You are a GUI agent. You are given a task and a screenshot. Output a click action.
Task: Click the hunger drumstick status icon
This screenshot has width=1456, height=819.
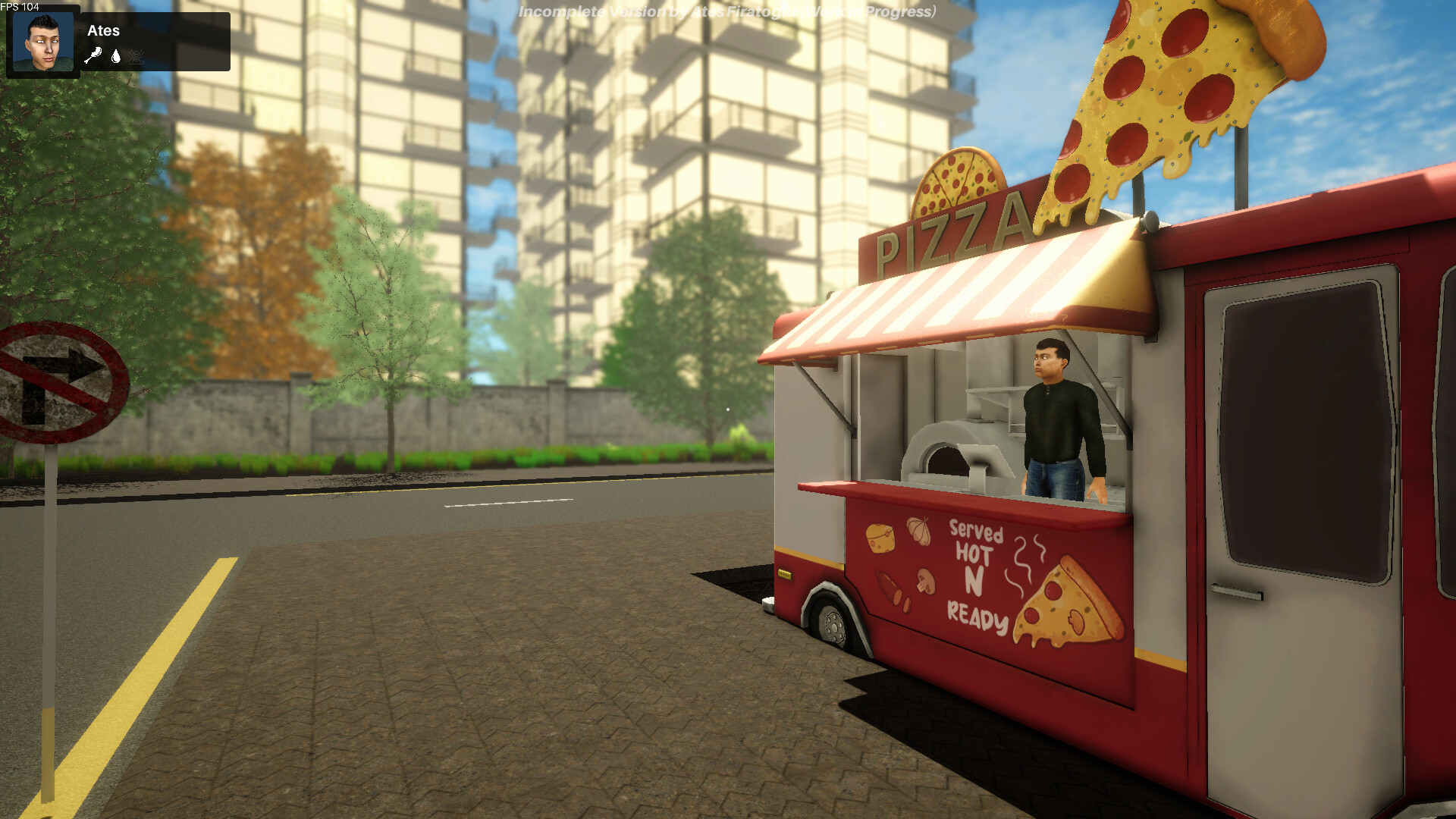pos(93,55)
